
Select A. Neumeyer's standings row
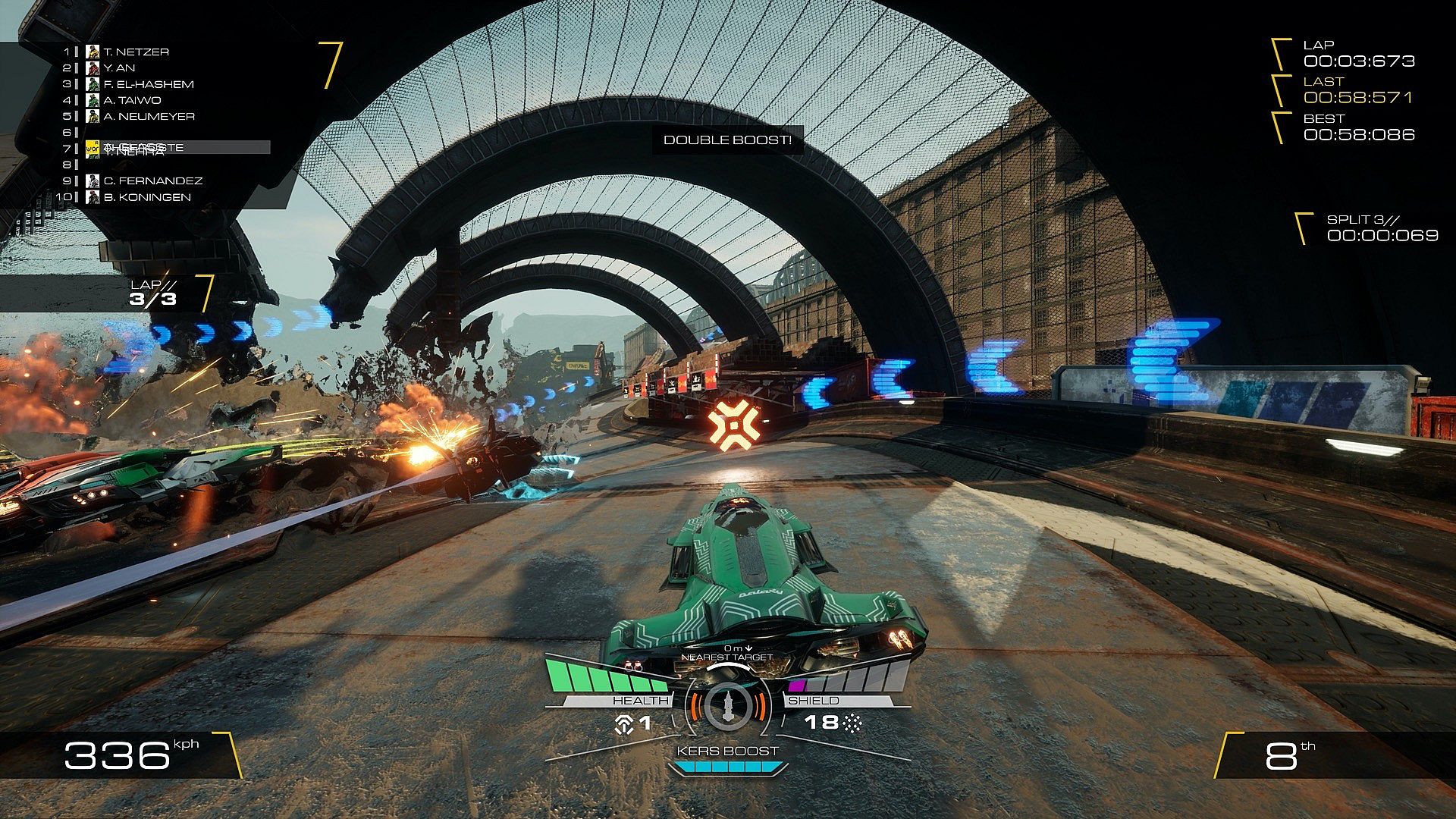click(x=149, y=116)
